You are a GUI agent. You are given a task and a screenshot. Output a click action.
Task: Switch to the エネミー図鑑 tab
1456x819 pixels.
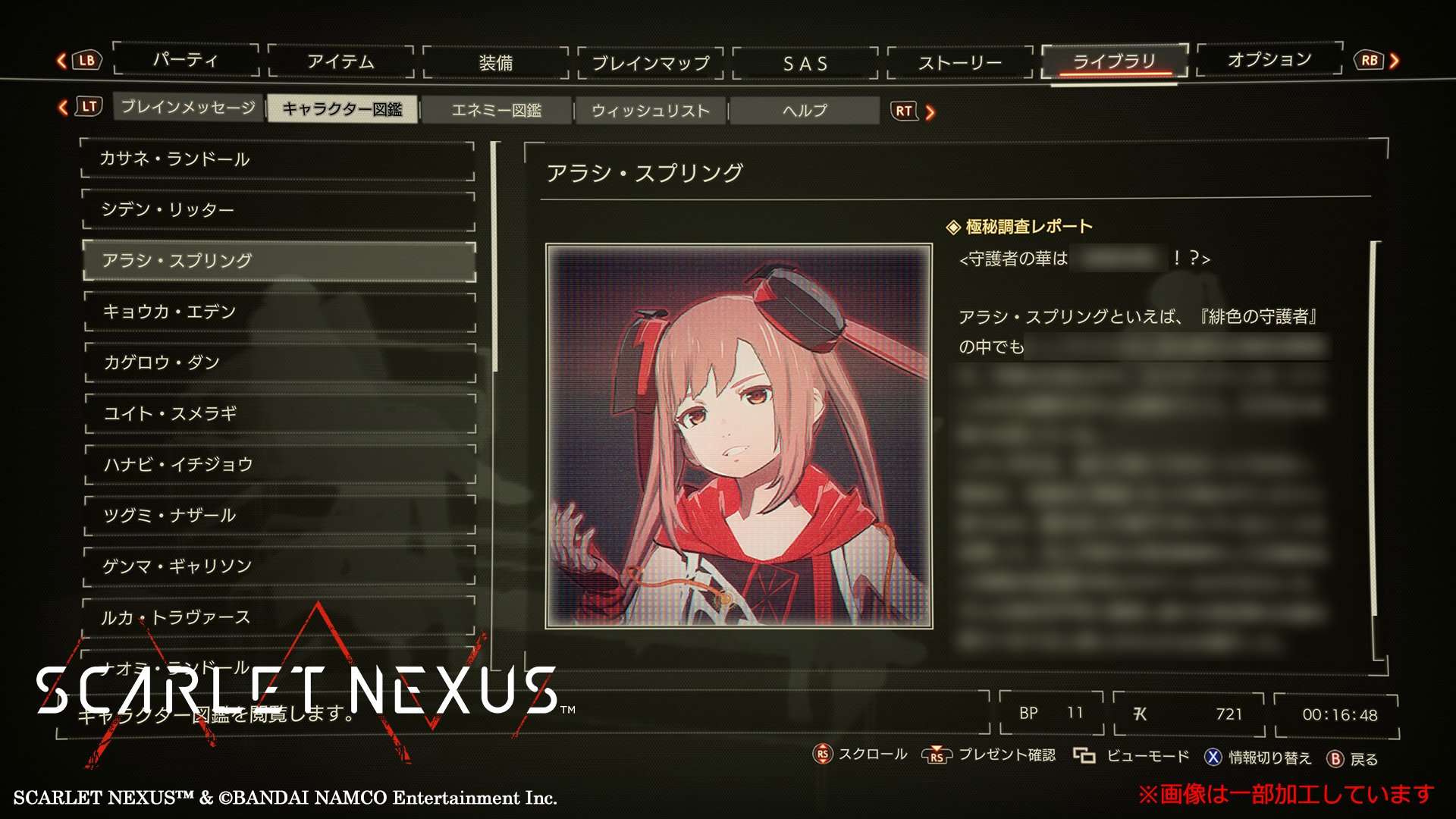click(497, 110)
